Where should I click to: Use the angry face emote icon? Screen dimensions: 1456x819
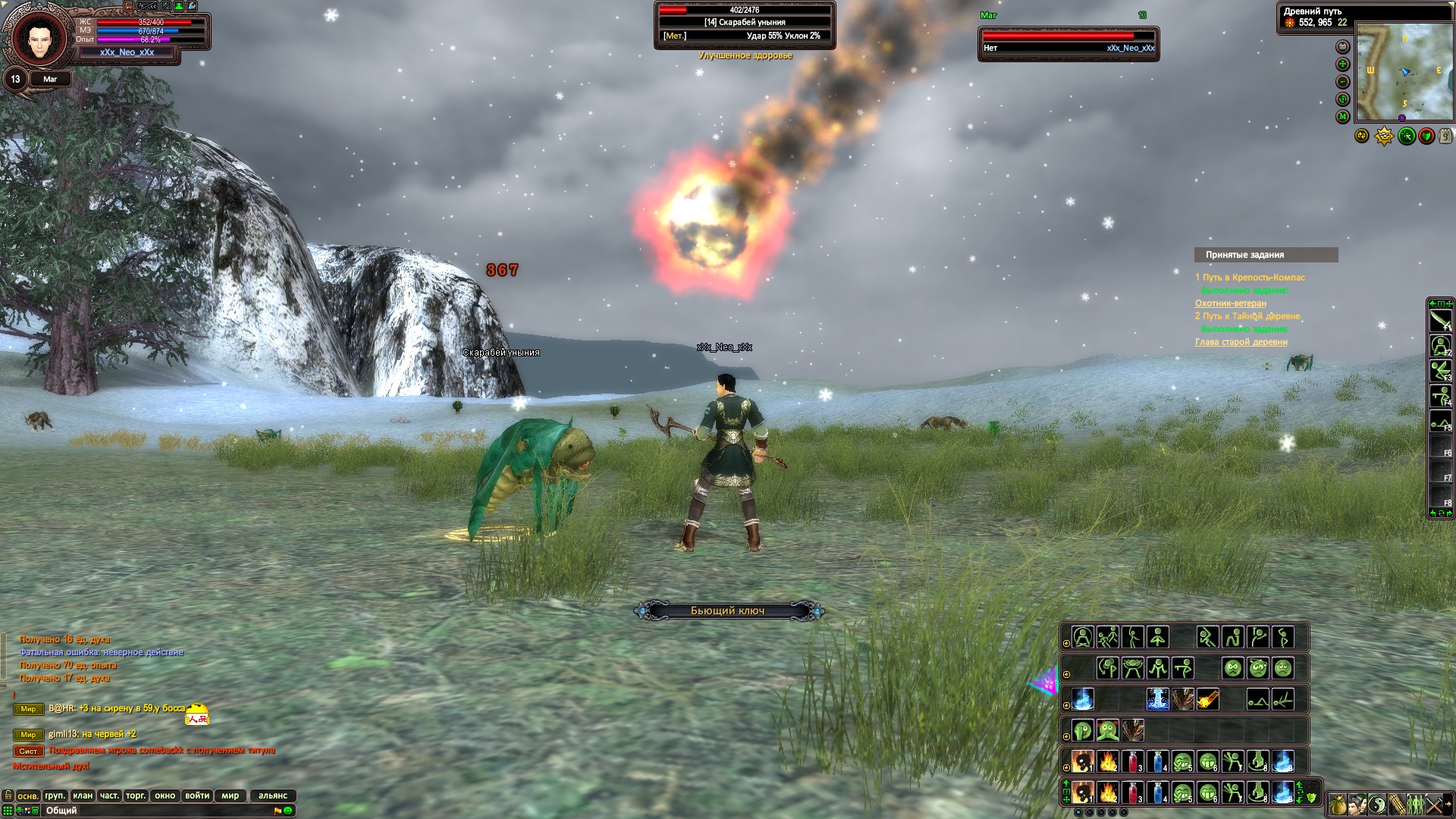tap(1233, 668)
